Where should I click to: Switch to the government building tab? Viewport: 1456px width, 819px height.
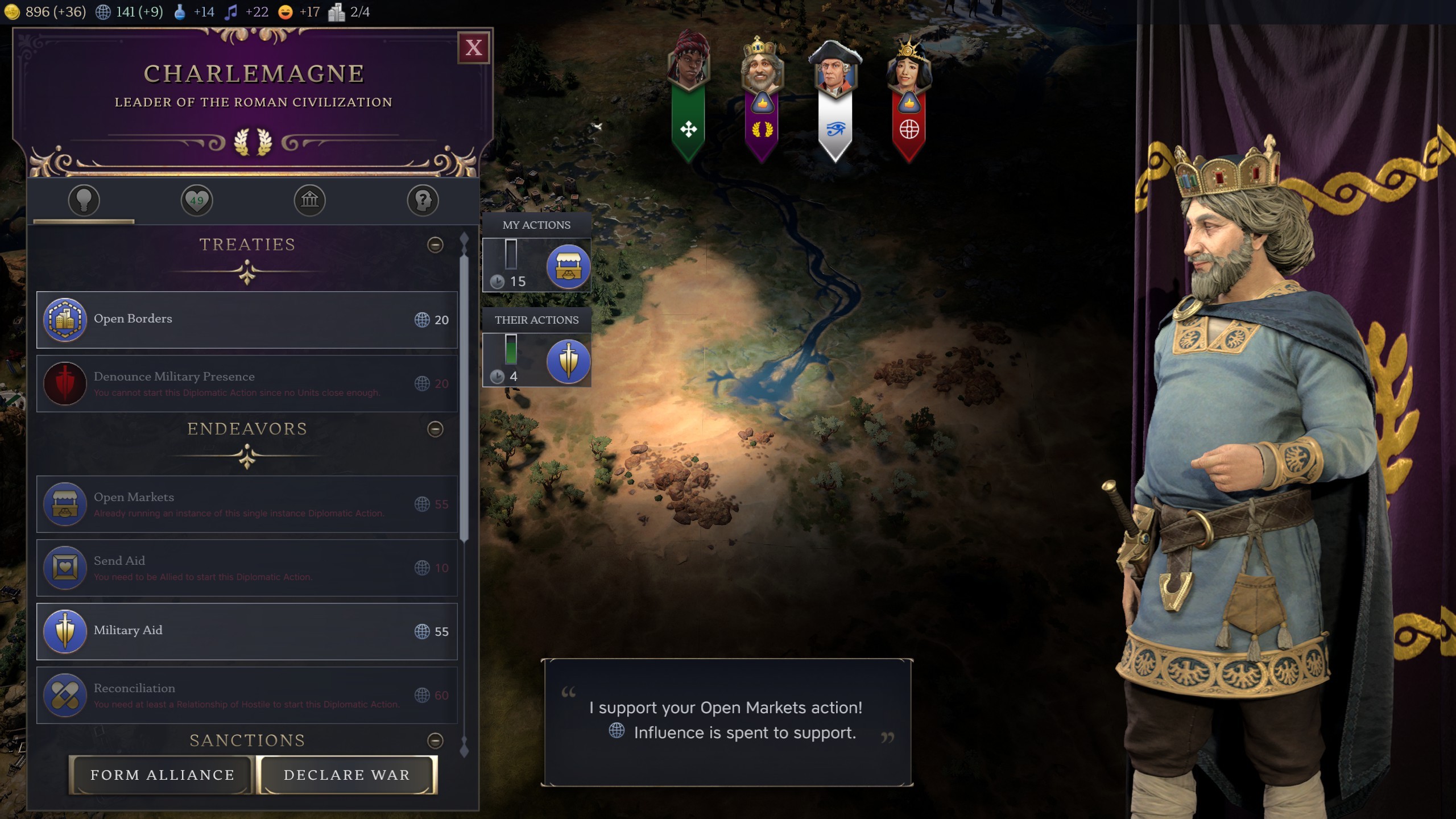tap(309, 200)
